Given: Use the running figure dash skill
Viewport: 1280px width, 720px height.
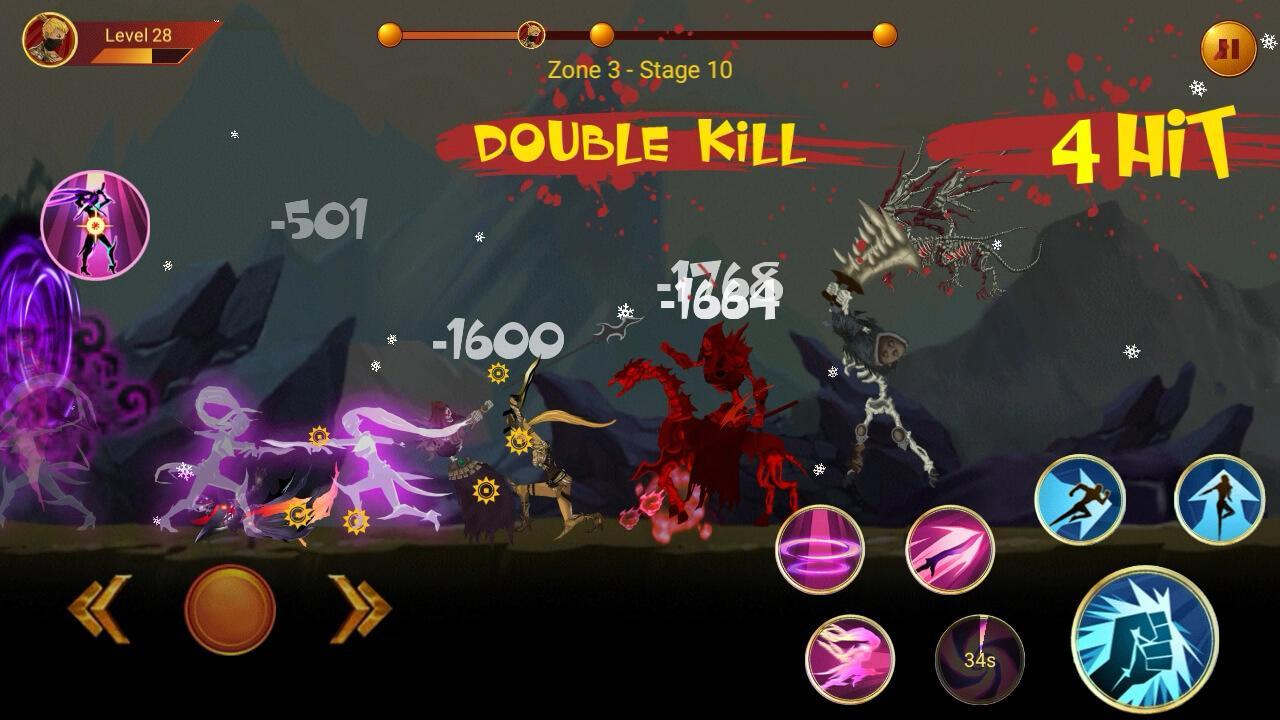Looking at the screenshot, I should pyautogui.click(x=1079, y=499).
